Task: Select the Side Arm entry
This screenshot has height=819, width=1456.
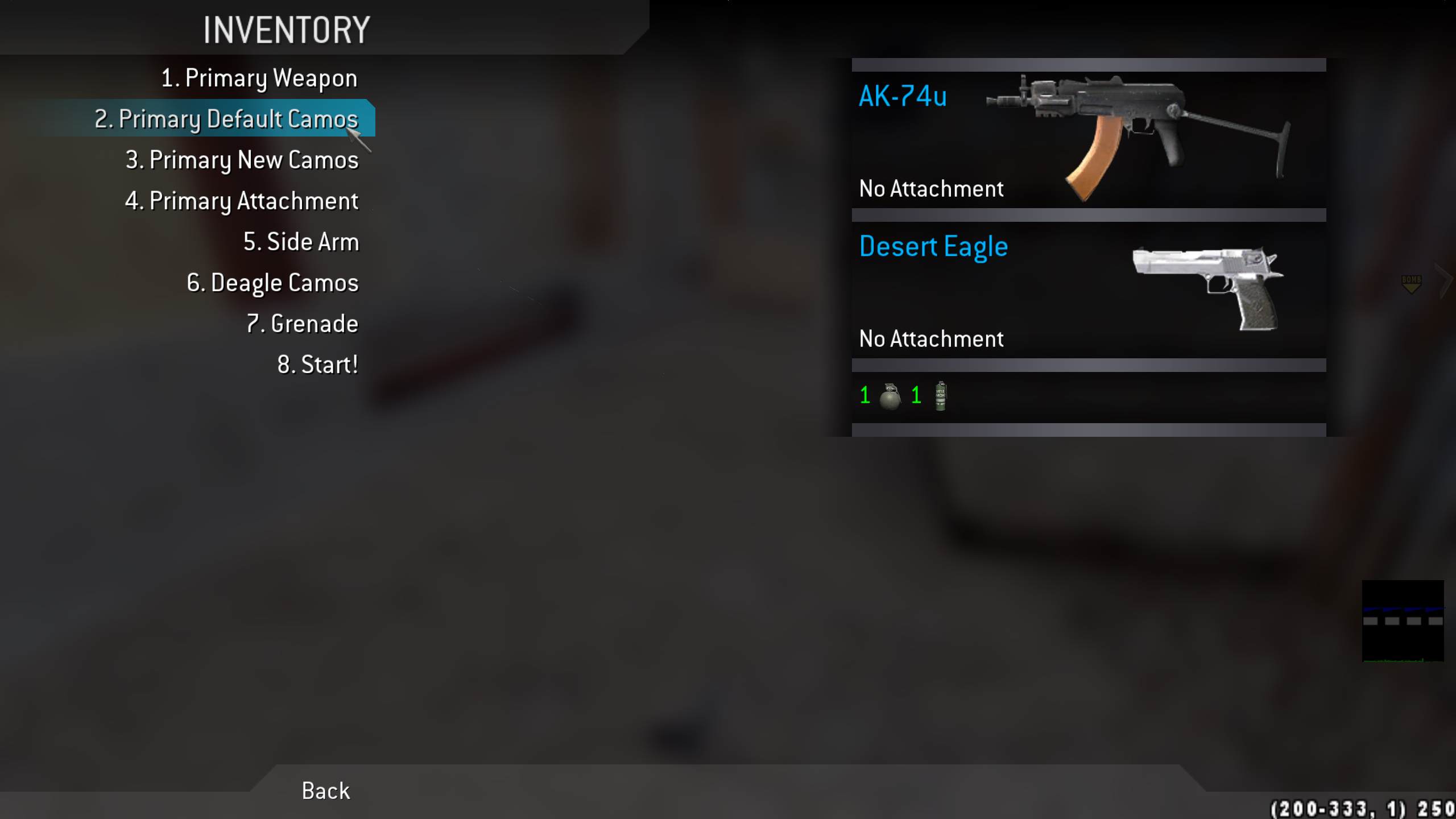Action: (x=301, y=242)
